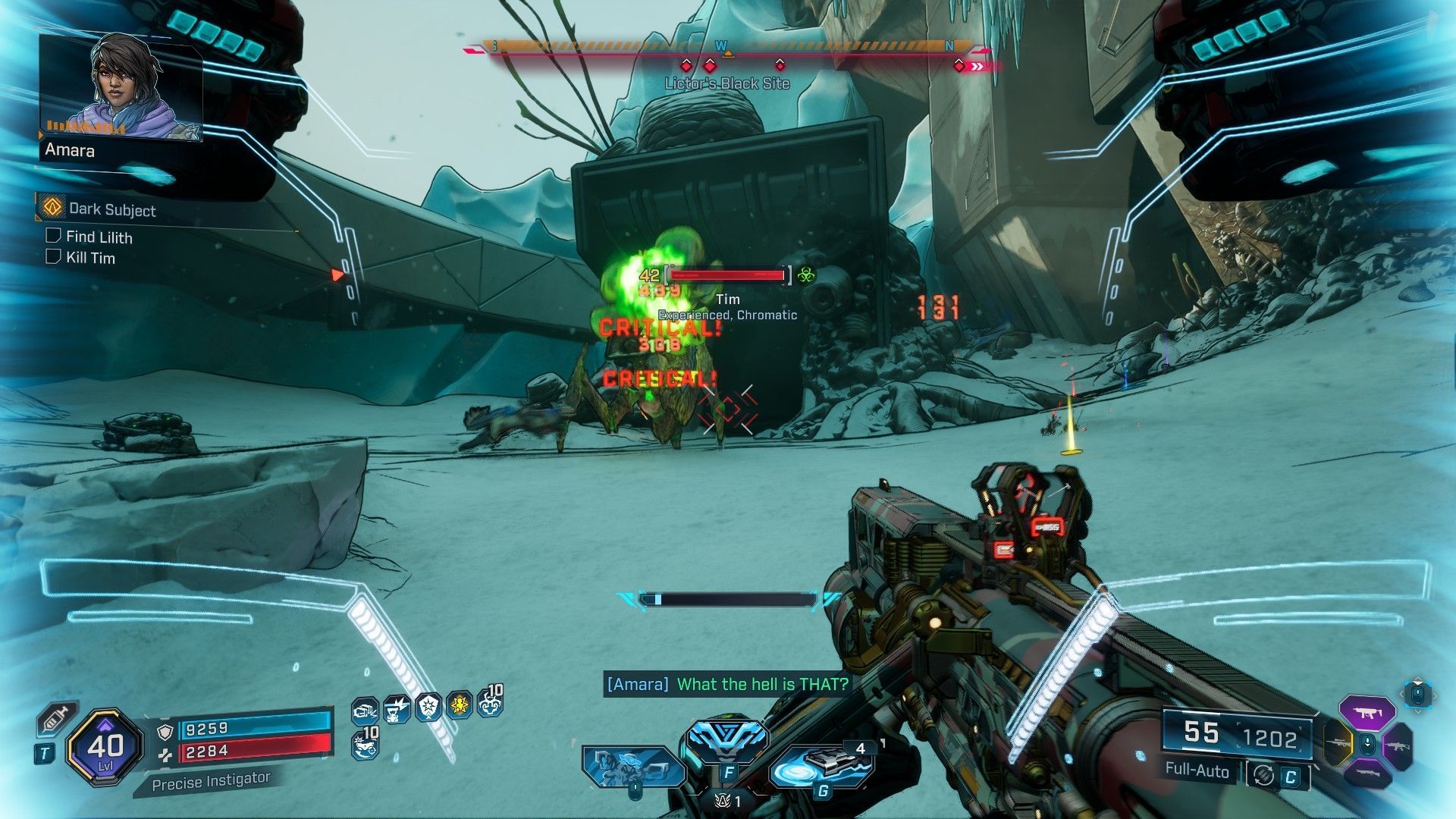
Task: Switch to the top purple SMG slot
Action: click(x=1367, y=712)
